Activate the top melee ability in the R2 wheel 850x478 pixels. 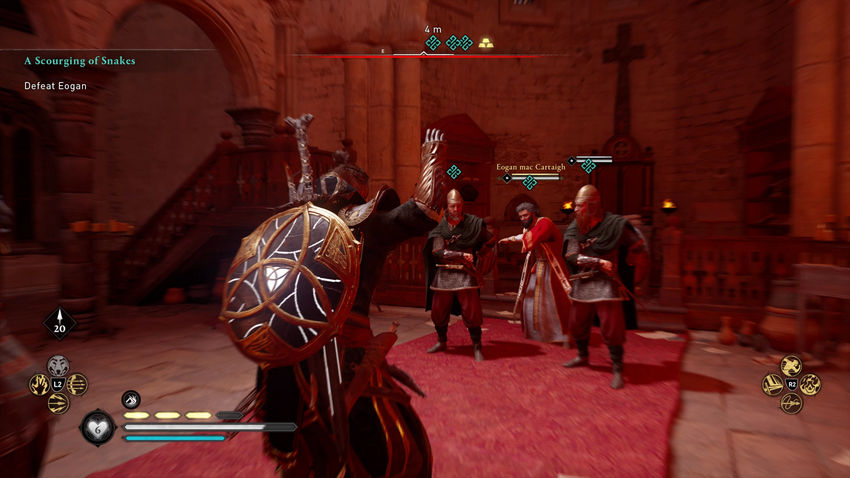790,365
